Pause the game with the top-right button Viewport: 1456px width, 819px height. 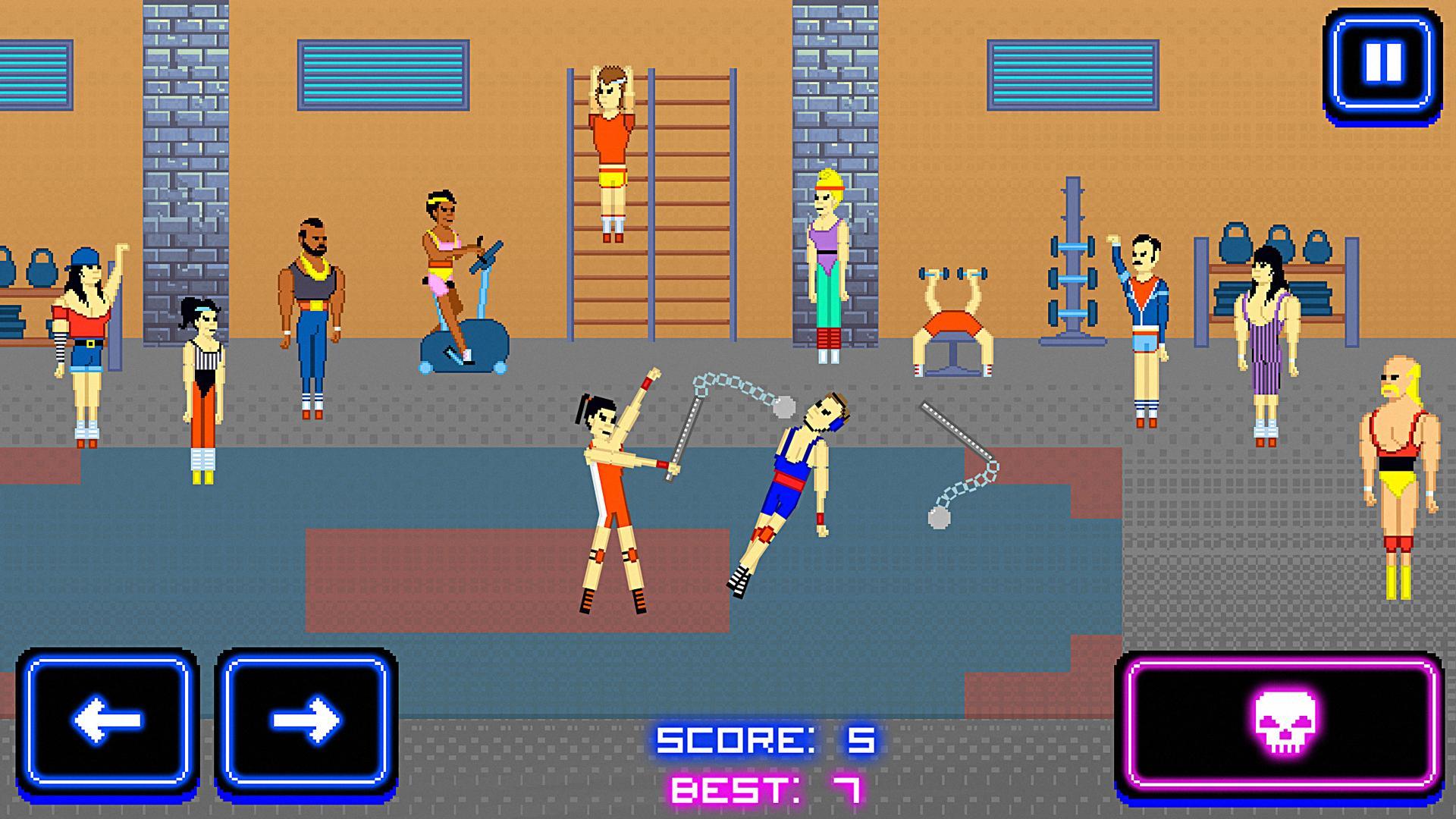(x=1383, y=62)
